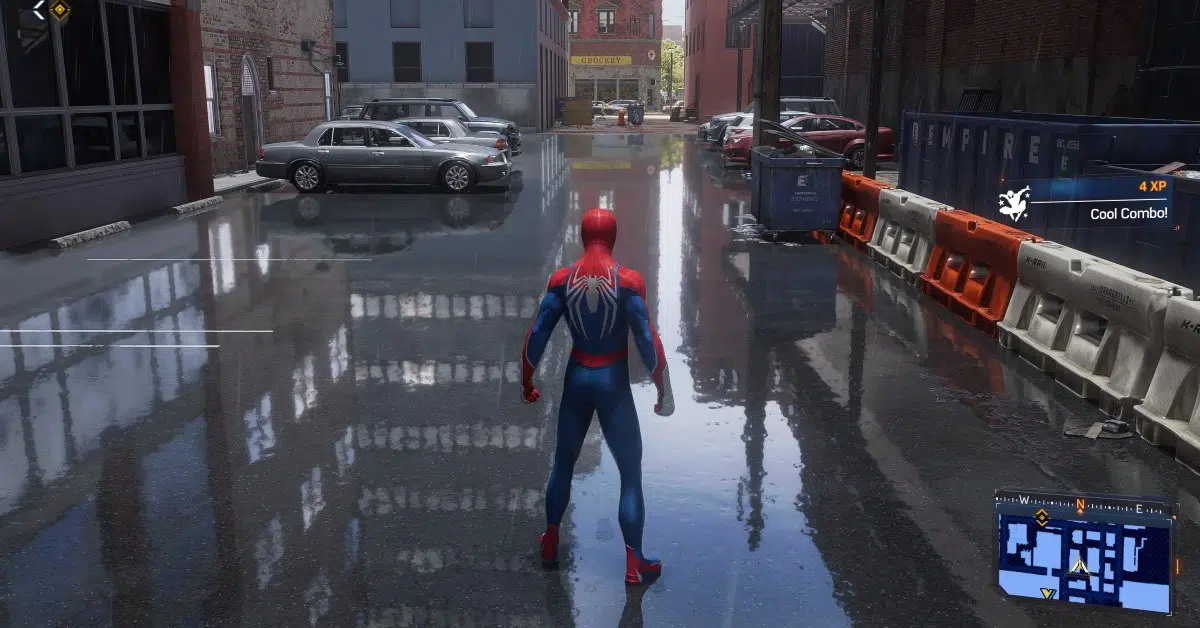Click the white spider icon beside Cool Combo

tap(1014, 205)
